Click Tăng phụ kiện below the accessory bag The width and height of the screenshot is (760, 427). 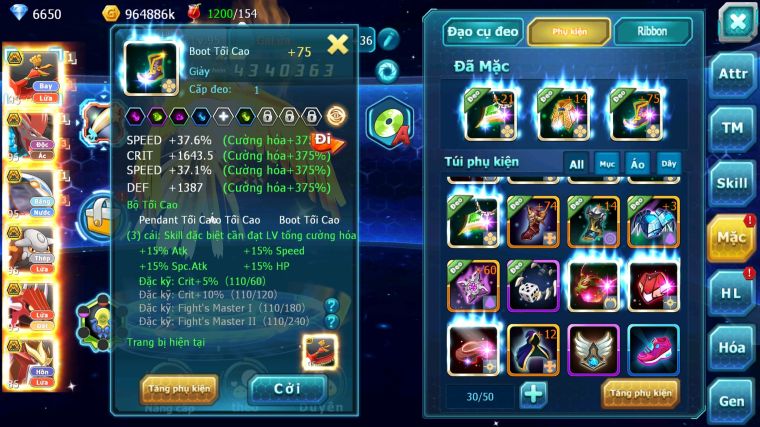pos(640,394)
